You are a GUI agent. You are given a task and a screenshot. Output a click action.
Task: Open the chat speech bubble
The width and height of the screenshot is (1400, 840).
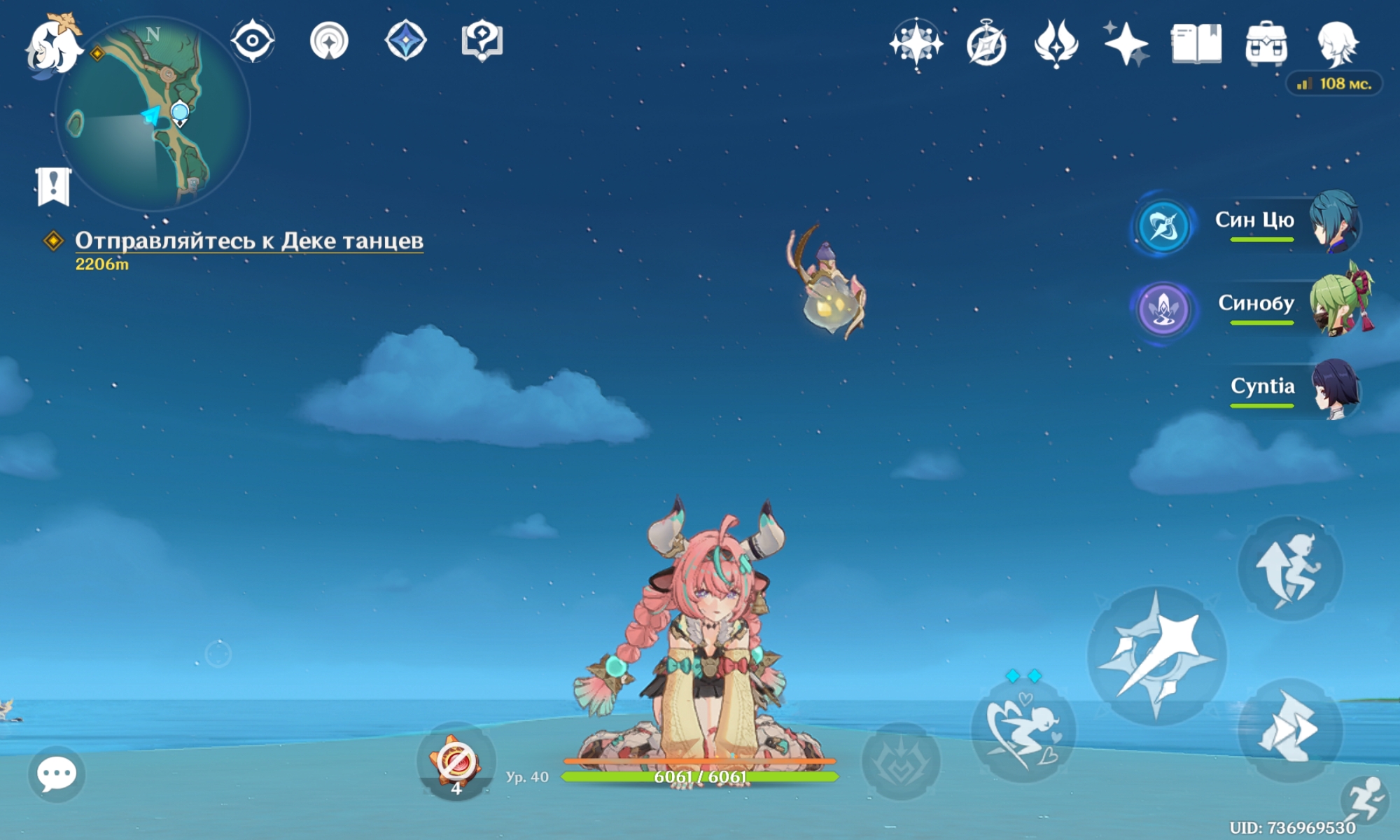click(56, 774)
